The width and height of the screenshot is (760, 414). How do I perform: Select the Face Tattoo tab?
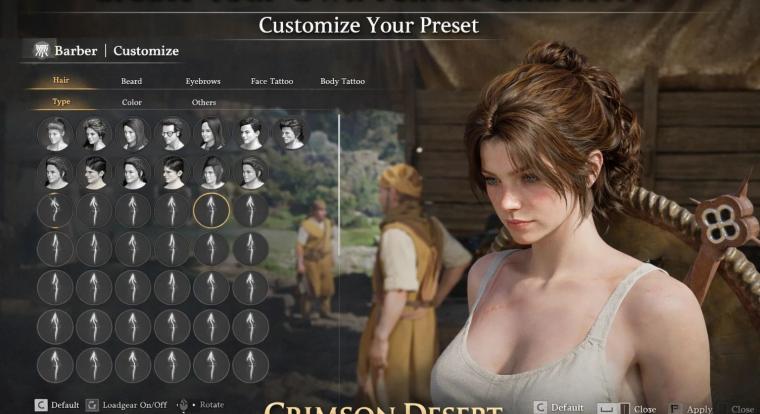coord(272,81)
